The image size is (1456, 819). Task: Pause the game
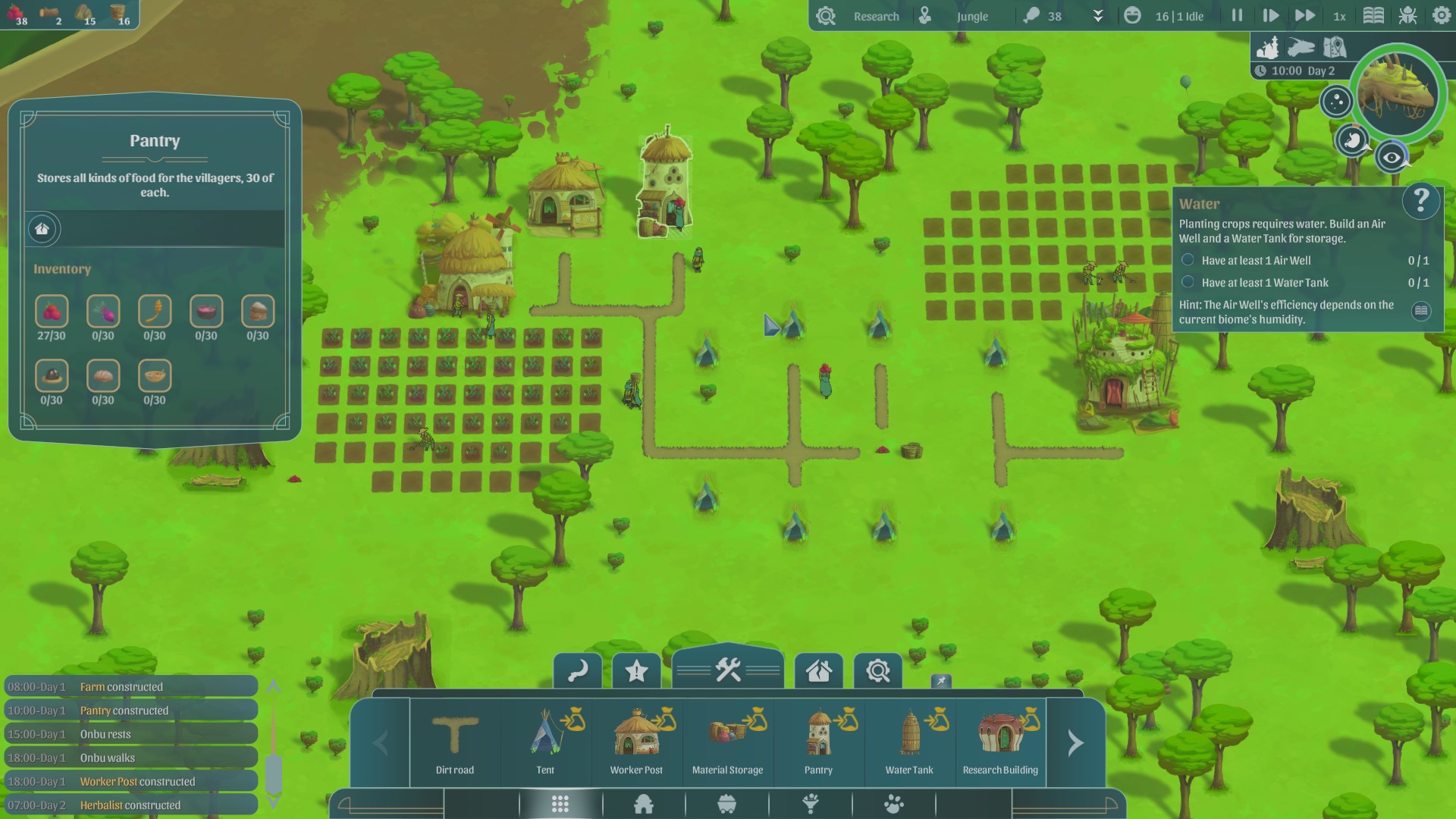[1237, 16]
